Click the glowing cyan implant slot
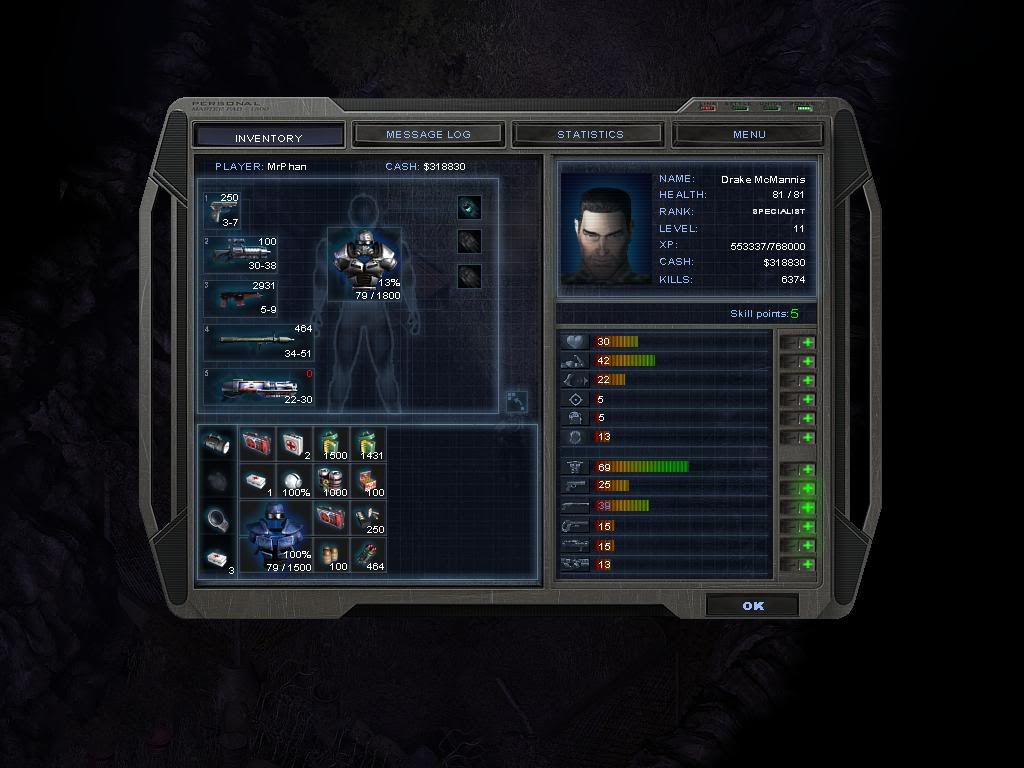 click(x=469, y=207)
